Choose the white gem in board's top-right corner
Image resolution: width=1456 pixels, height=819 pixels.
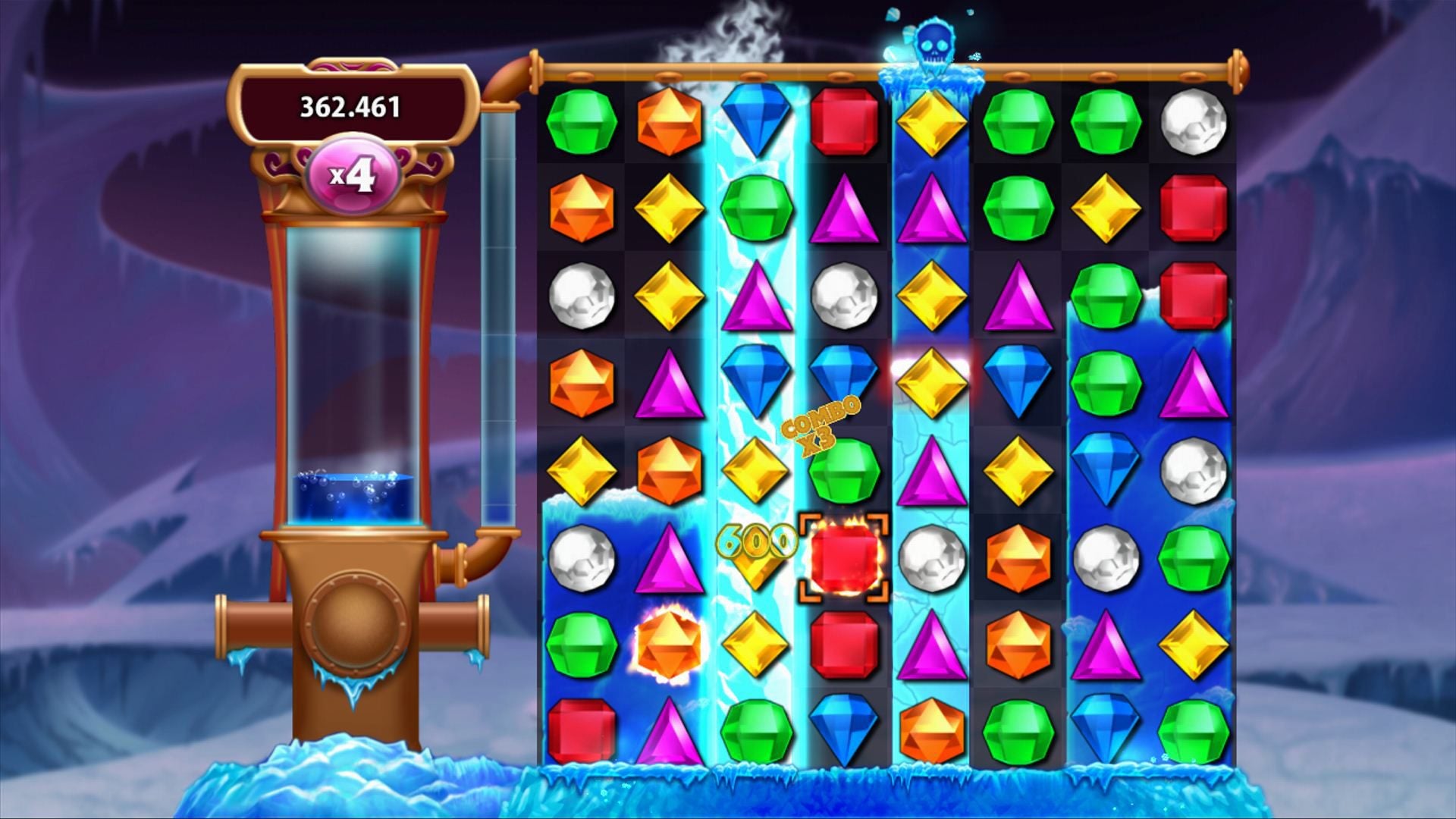pos(1193,121)
